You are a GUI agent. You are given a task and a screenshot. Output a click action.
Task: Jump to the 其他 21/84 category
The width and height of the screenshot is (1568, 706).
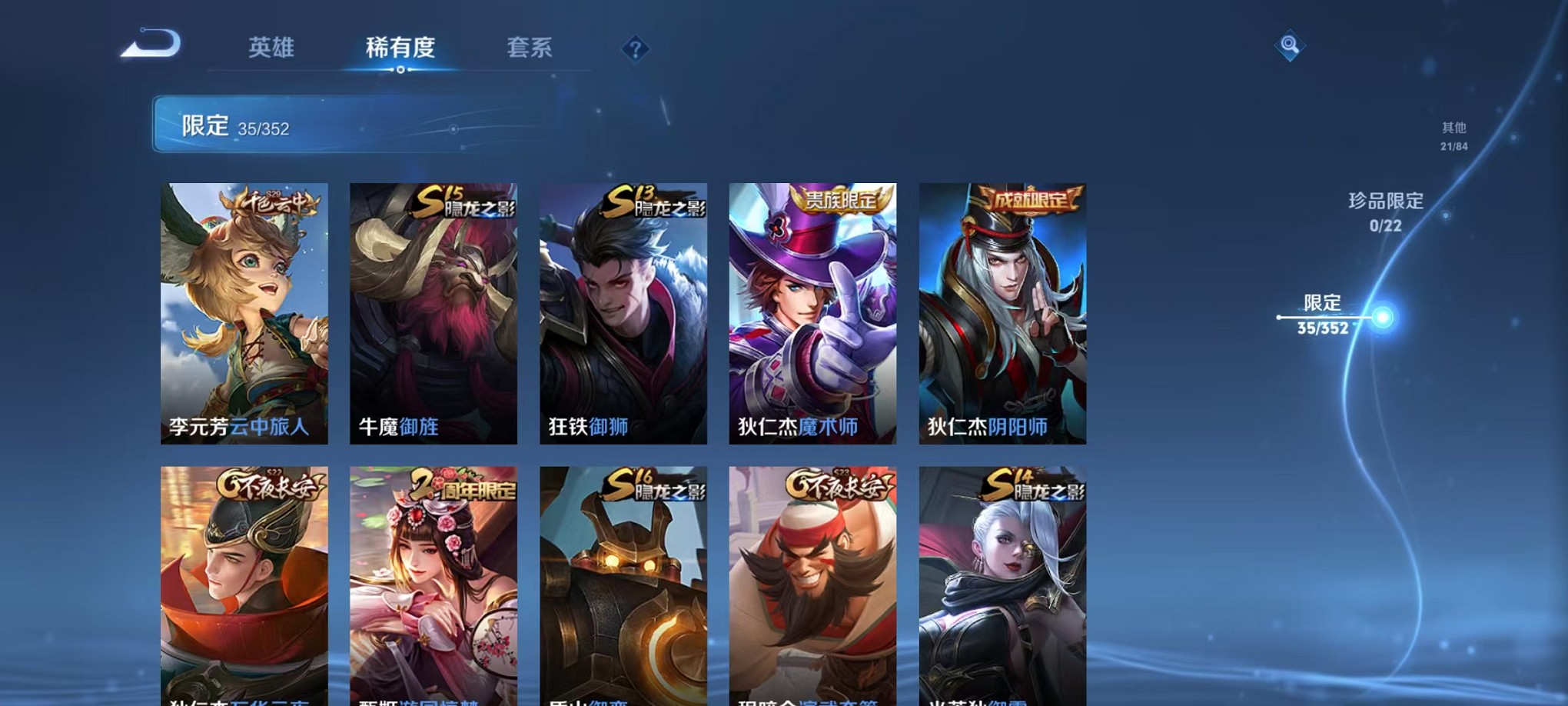[x=1453, y=135]
